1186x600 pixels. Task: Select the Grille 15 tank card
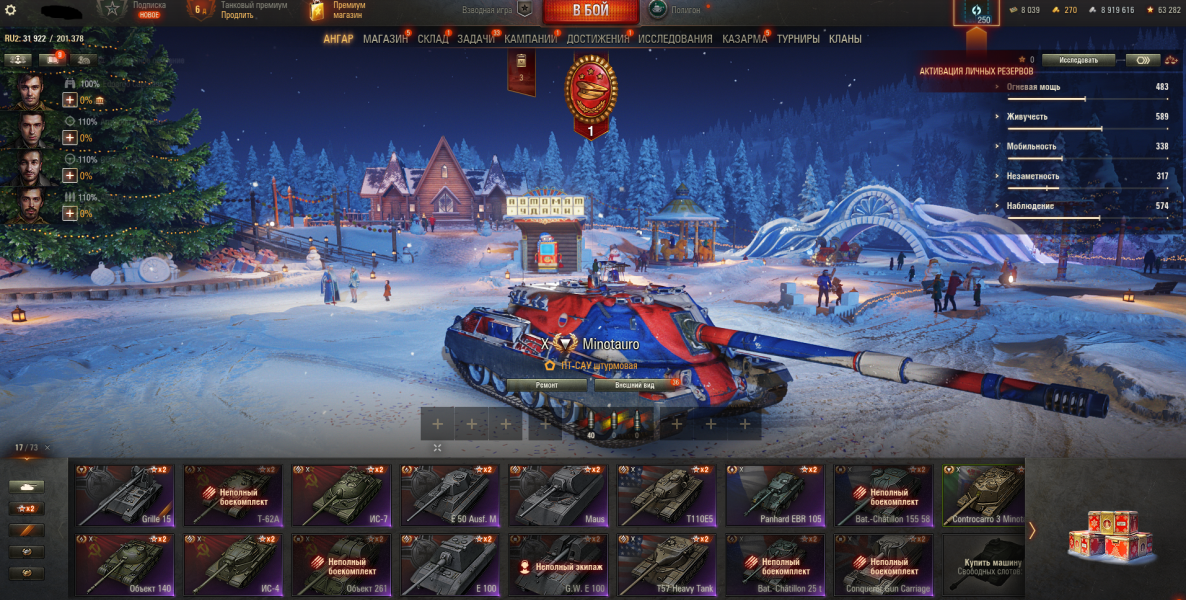coord(125,494)
